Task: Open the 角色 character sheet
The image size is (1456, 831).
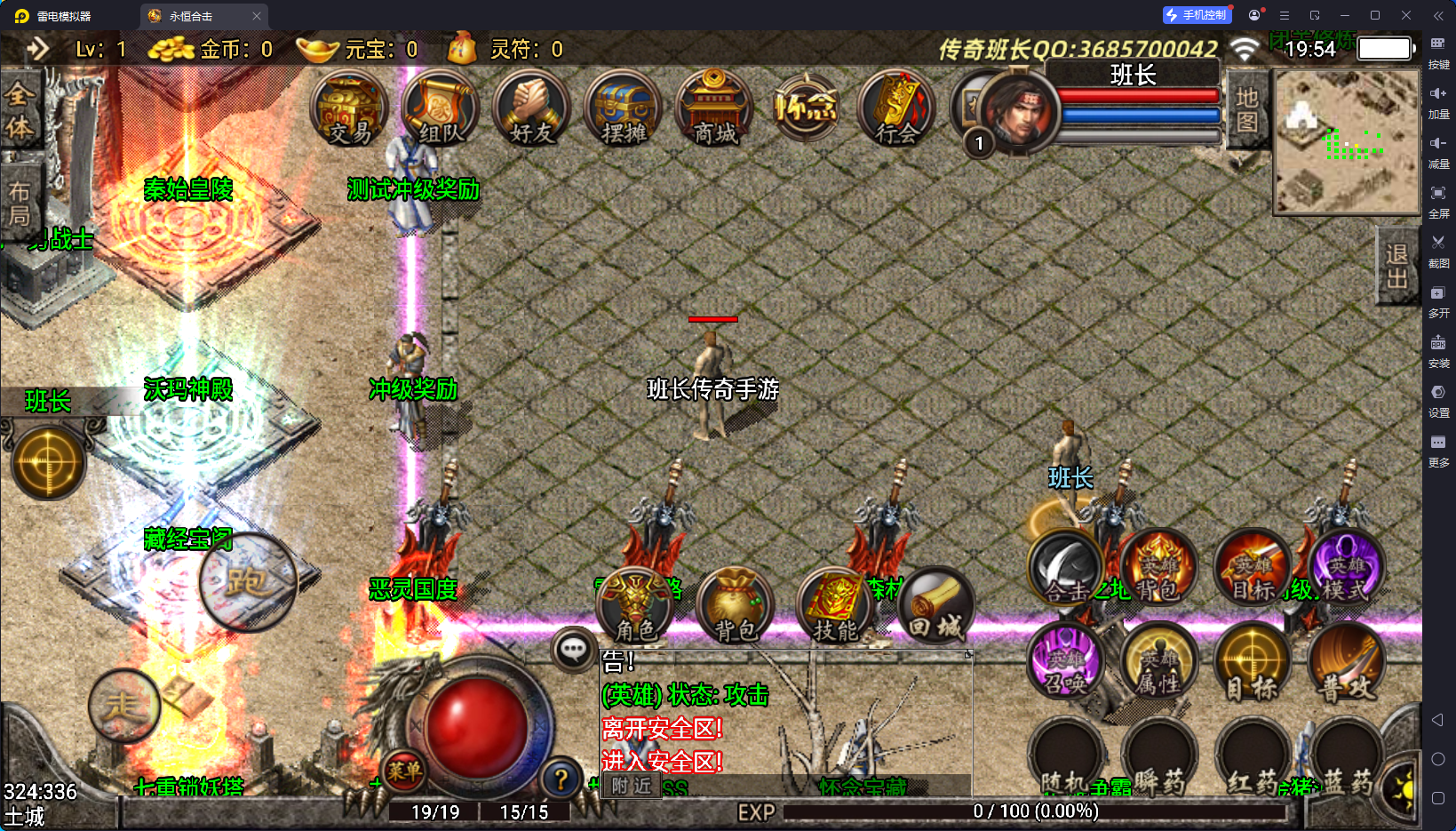Action: 636,606
